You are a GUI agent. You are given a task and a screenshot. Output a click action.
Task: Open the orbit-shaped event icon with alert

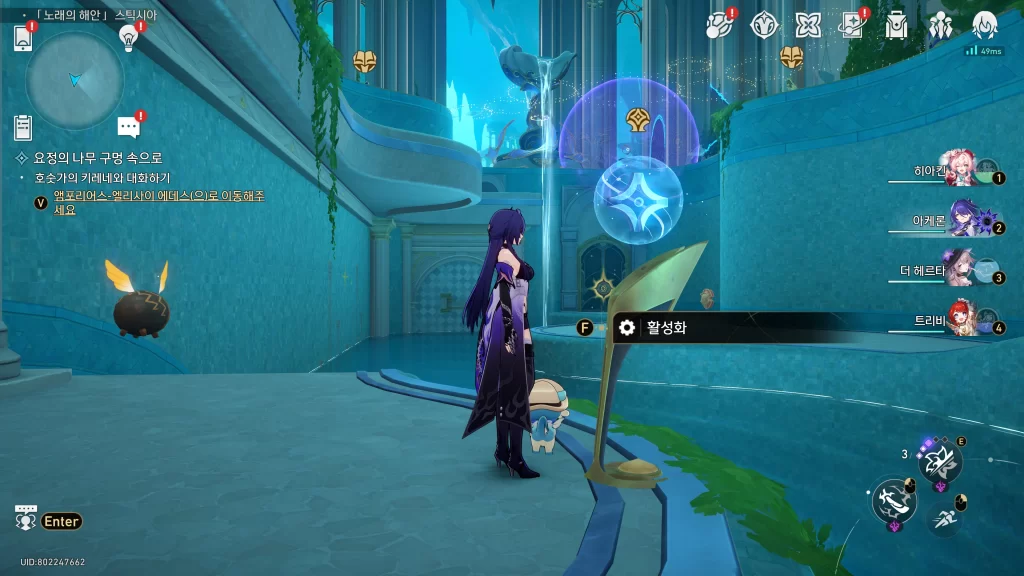tap(721, 25)
